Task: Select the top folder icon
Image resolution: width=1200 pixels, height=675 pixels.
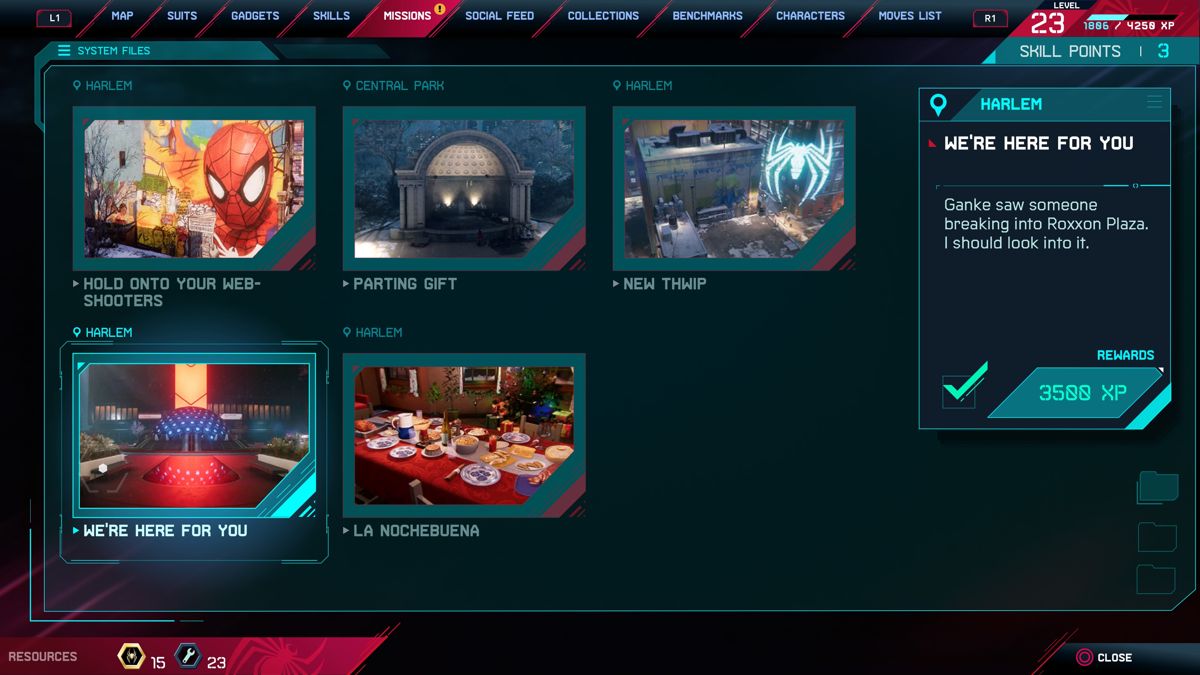Action: pos(1157,487)
